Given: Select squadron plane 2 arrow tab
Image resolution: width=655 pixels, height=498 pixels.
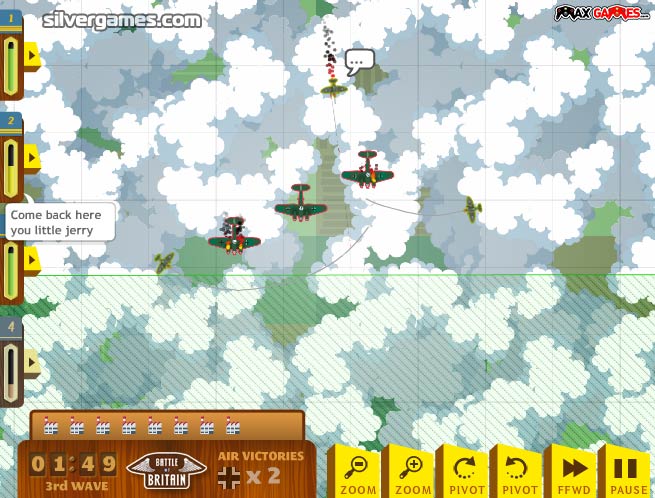Looking at the screenshot, I should [32, 157].
